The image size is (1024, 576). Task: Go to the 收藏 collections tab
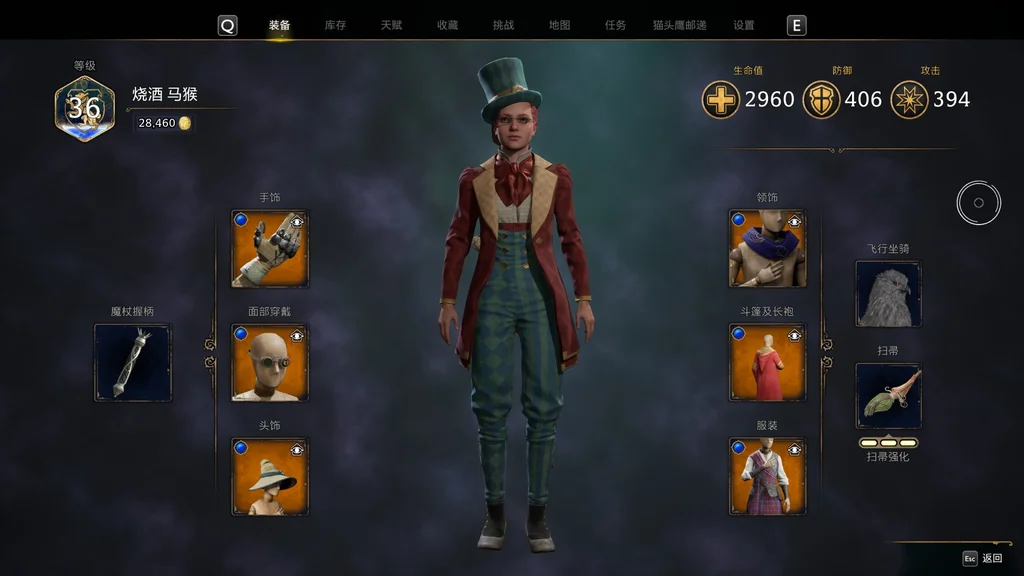447,25
